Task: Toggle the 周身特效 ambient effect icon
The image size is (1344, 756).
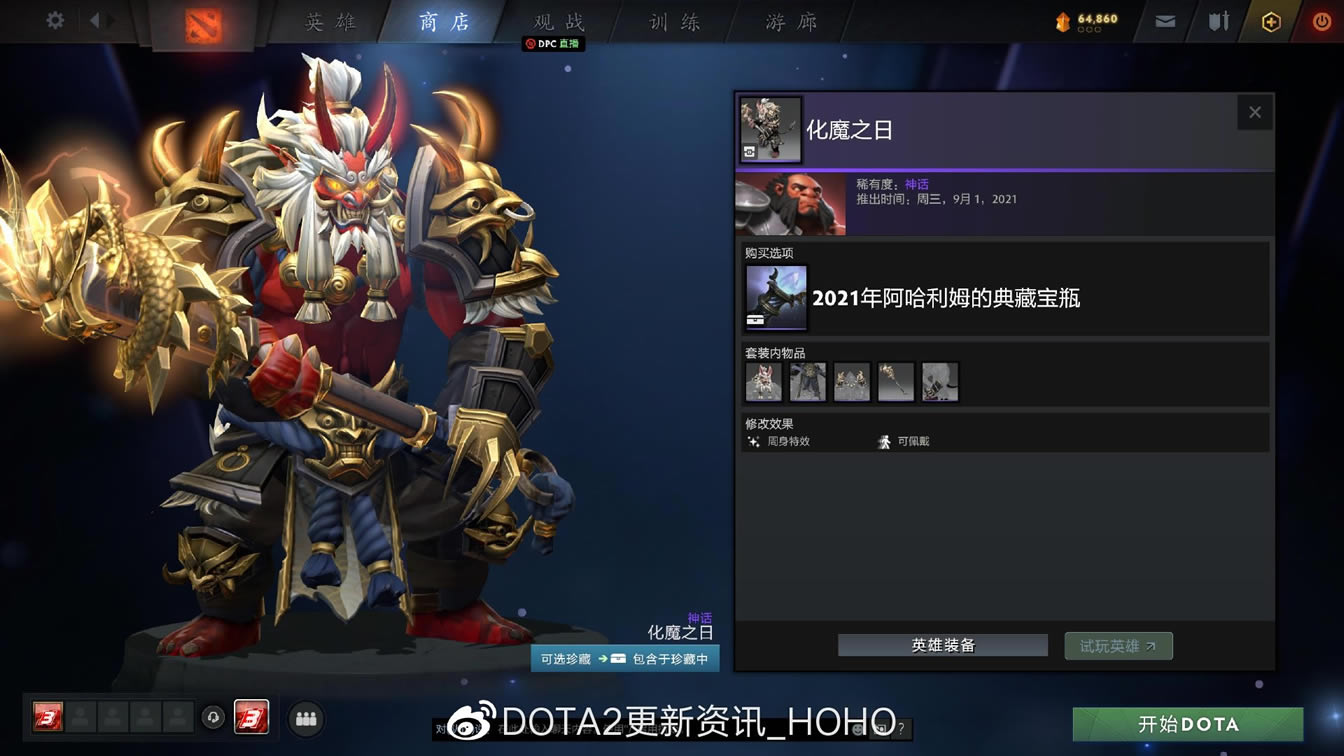Action: (x=753, y=440)
